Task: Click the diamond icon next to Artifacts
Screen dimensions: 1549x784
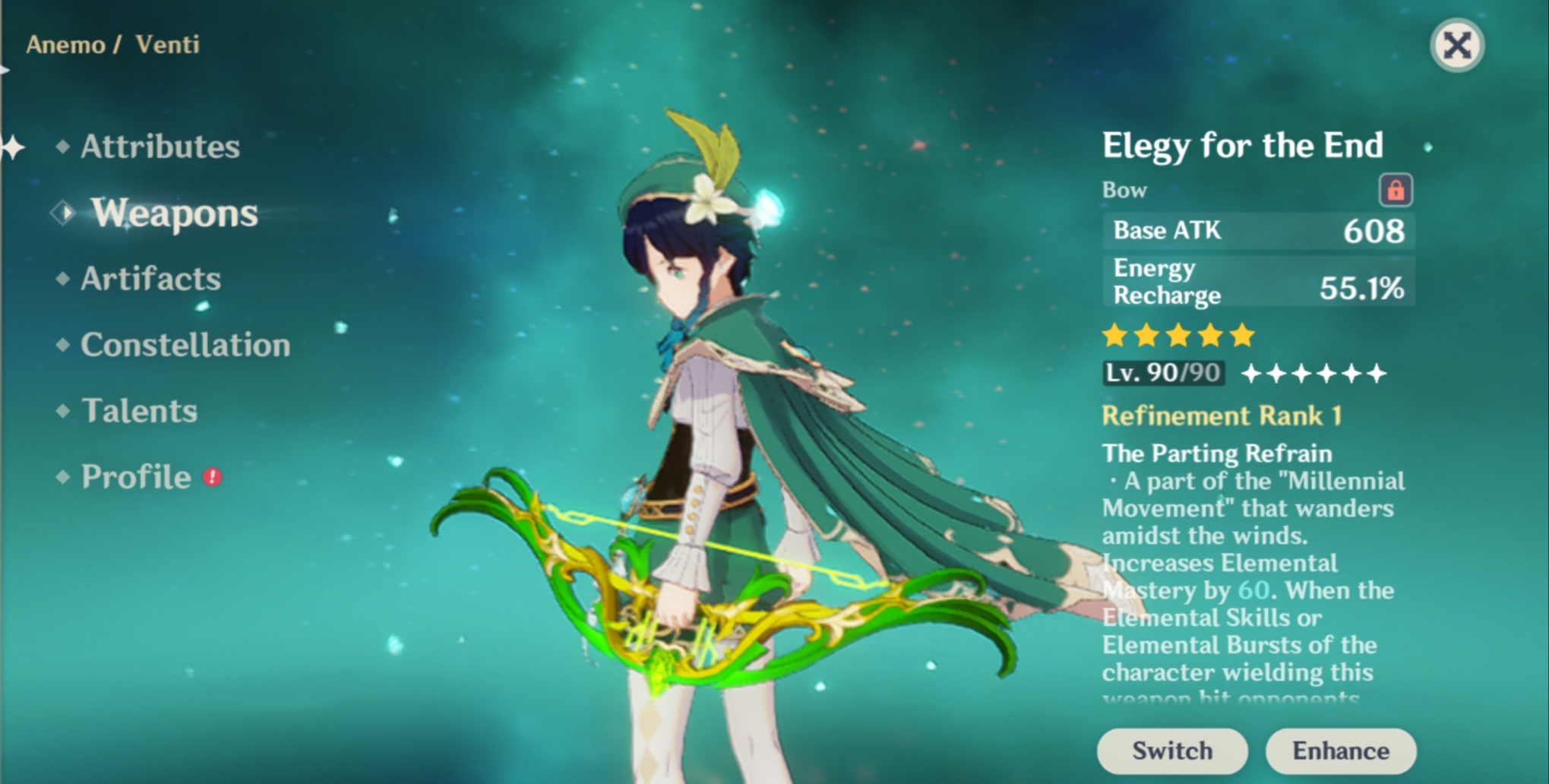Action: 63,278
